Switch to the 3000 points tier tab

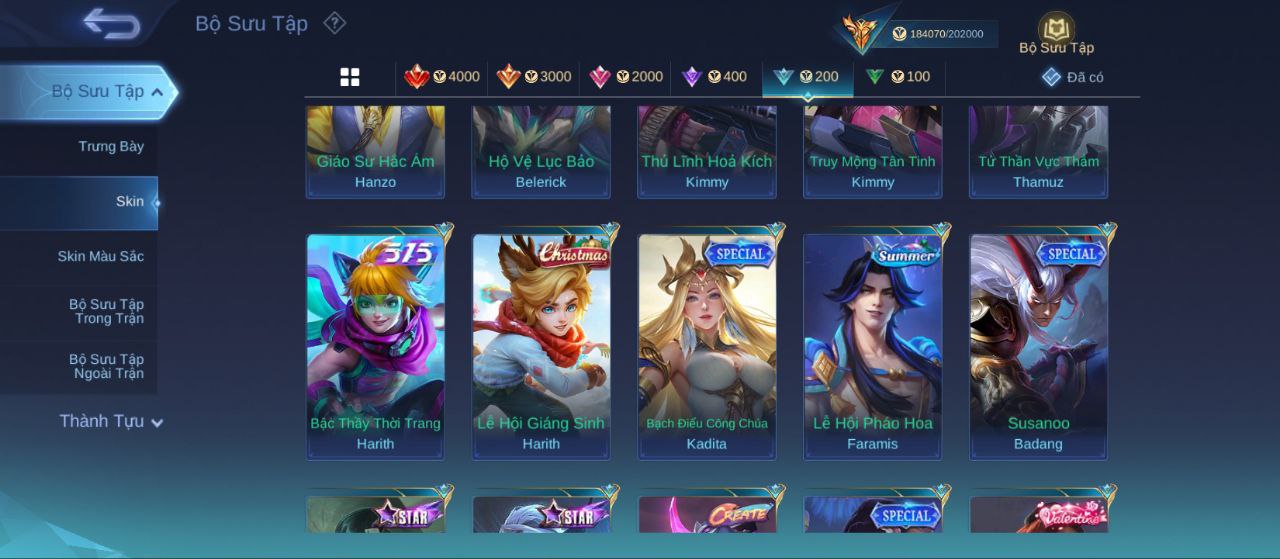click(x=534, y=77)
